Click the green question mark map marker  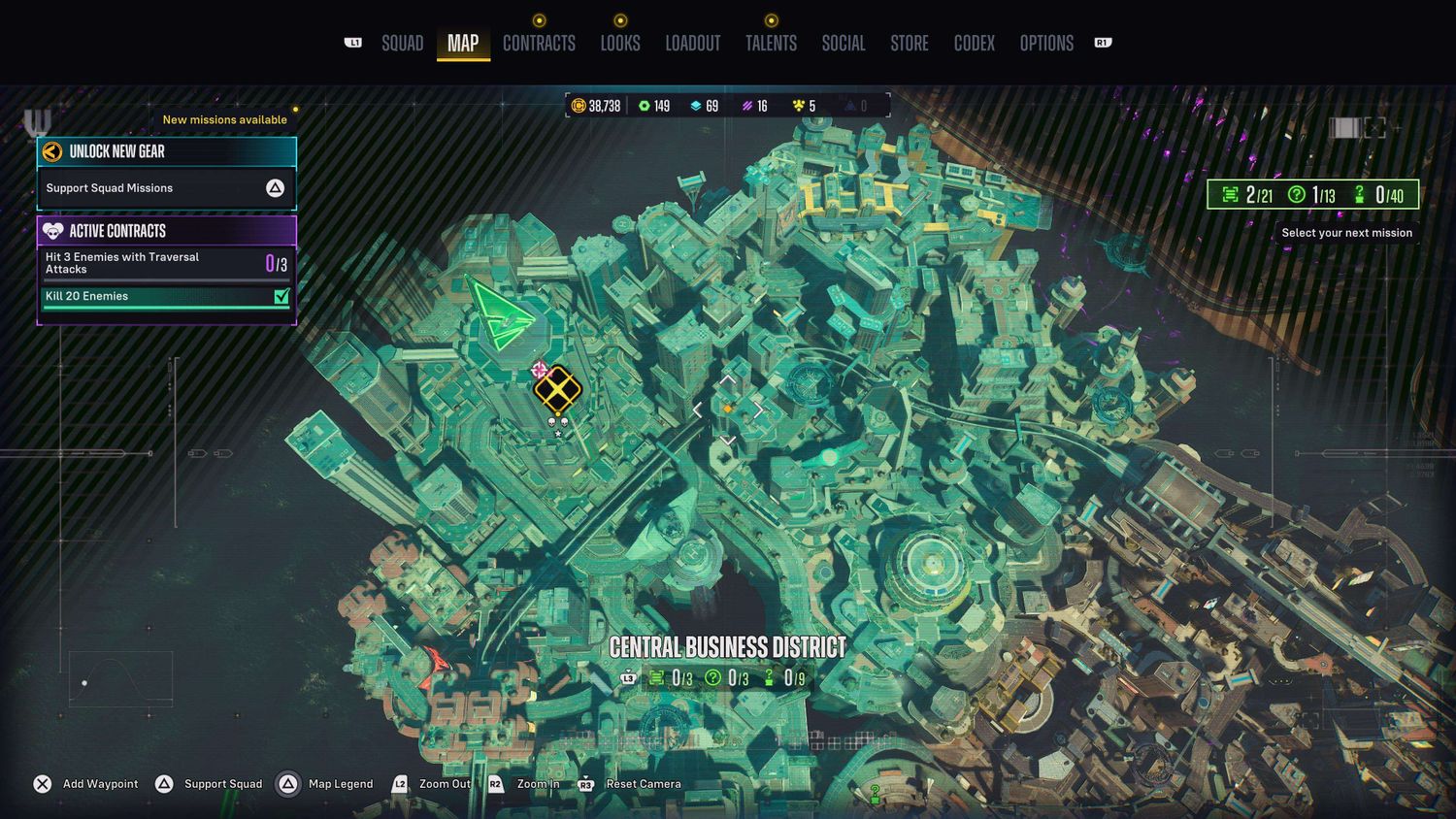tap(875, 793)
